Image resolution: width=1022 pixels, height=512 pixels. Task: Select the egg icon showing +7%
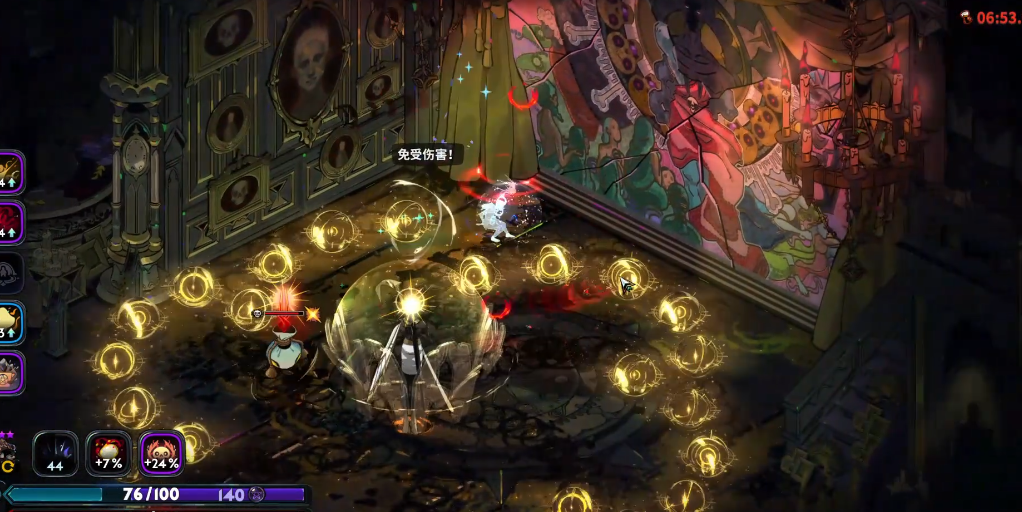tap(108, 453)
